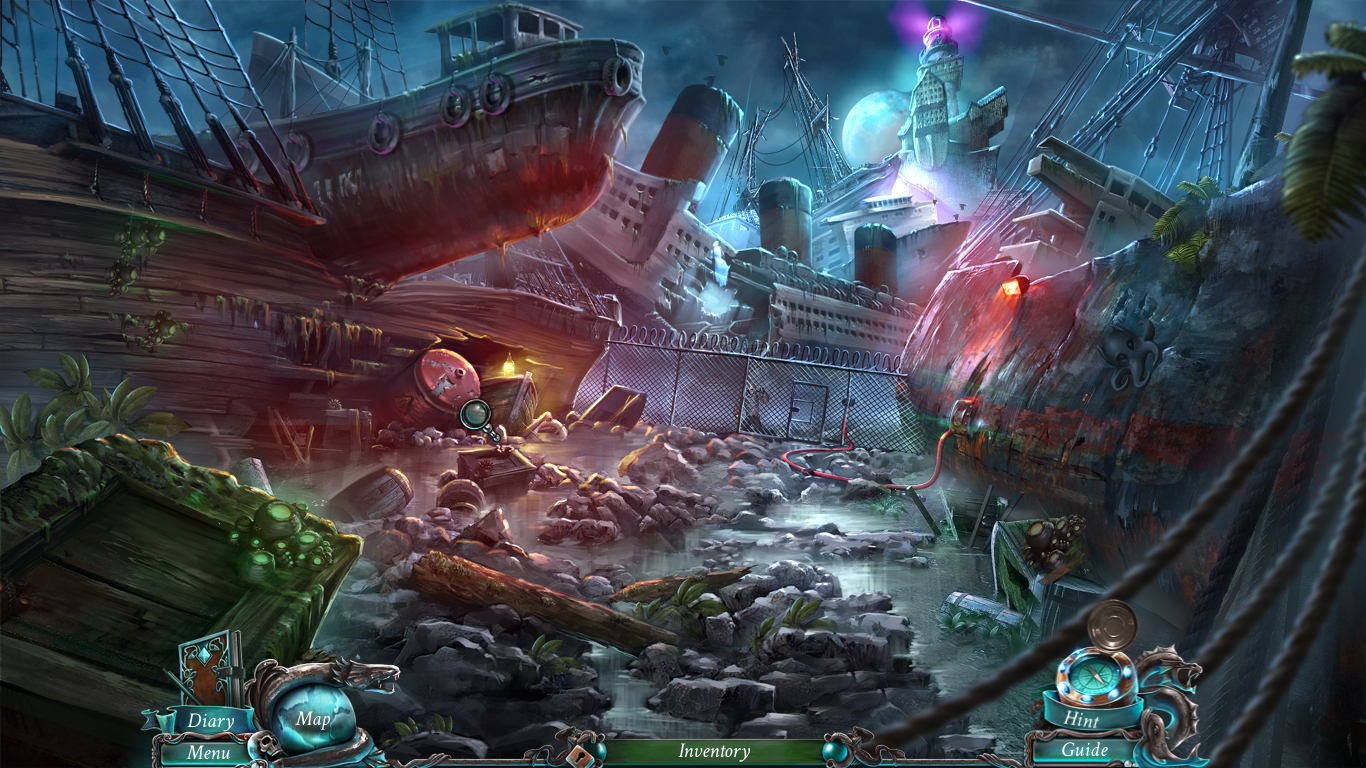Image resolution: width=1366 pixels, height=768 pixels.
Task: Use the Hint compass
Action: click(x=1095, y=675)
